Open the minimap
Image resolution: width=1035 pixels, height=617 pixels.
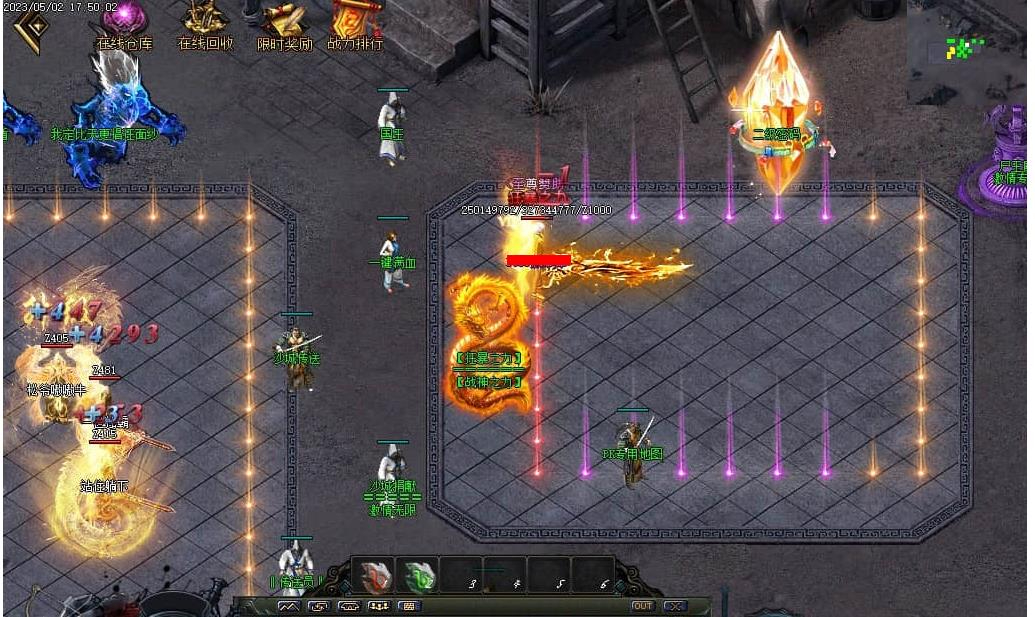click(965, 50)
